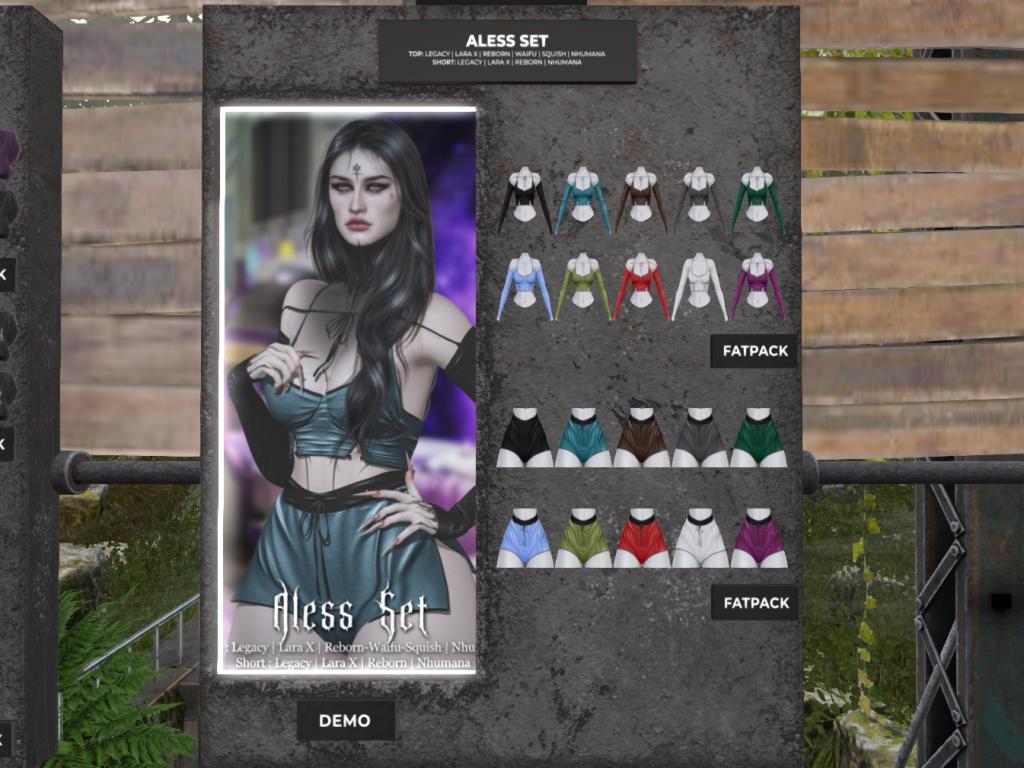Screen dimensions: 1024x768
Task: Choose the olive green shorts
Action: tap(583, 539)
